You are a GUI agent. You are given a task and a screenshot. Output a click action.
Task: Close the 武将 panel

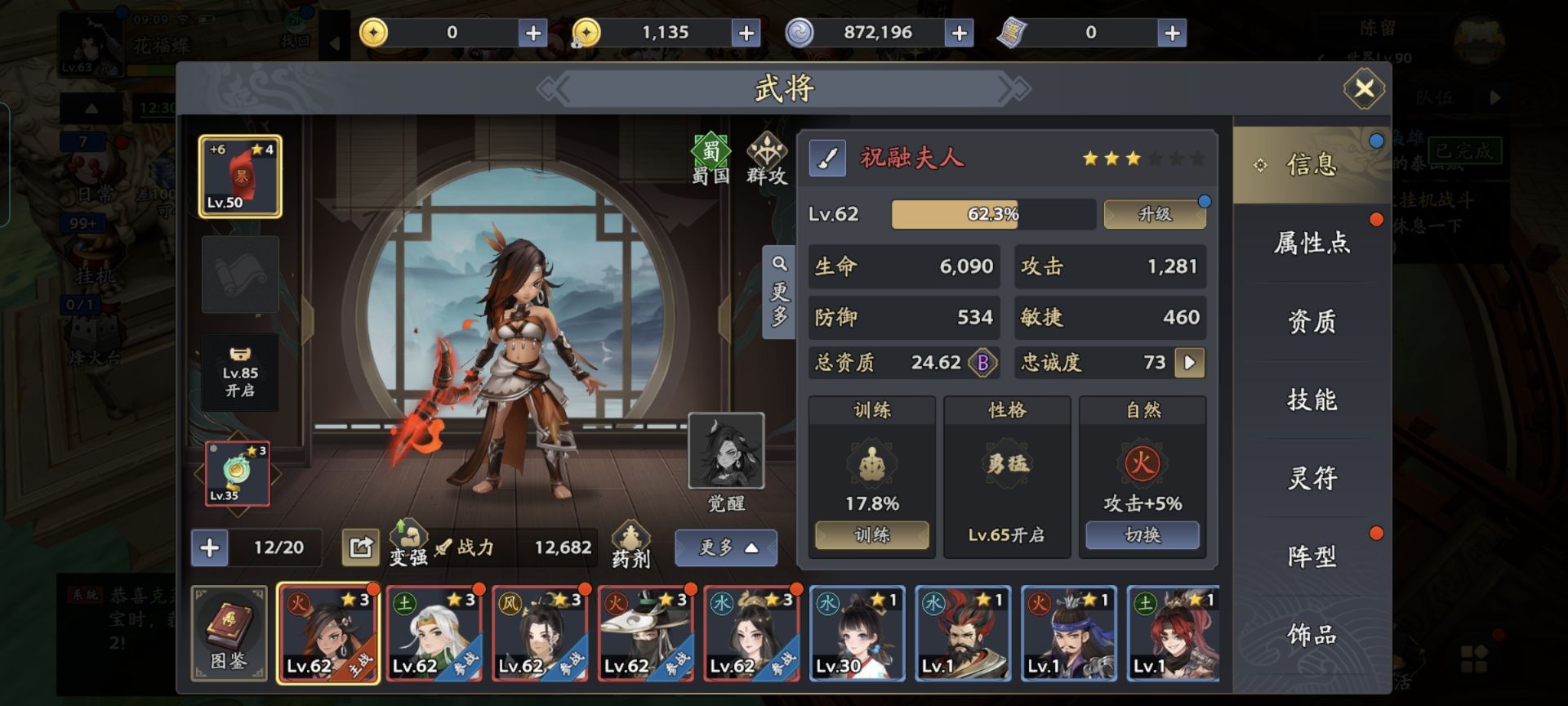coord(1364,88)
